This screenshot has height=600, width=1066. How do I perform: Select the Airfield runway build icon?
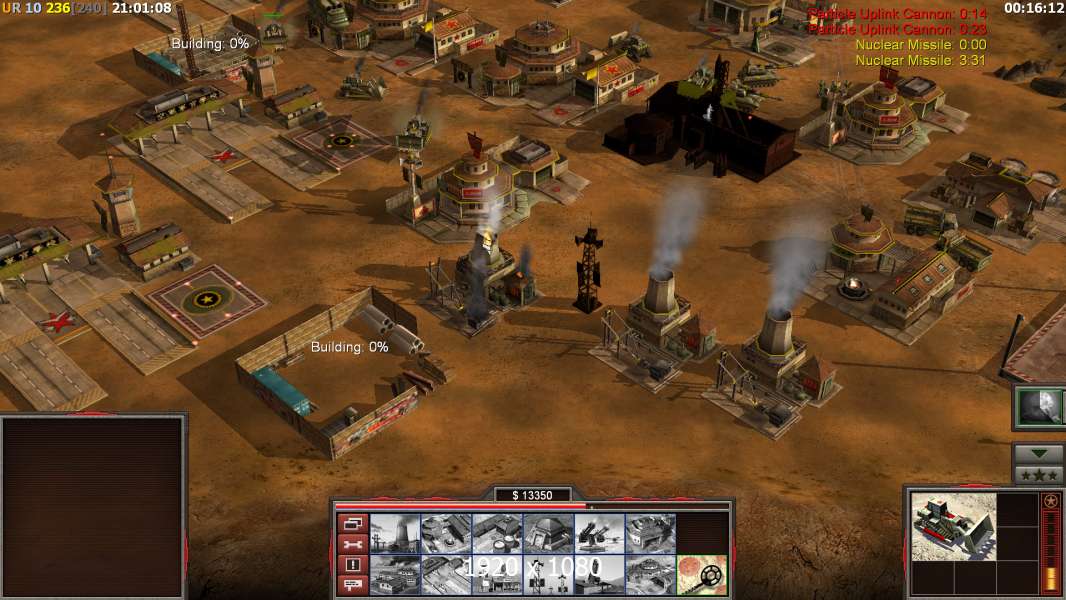pos(446,575)
